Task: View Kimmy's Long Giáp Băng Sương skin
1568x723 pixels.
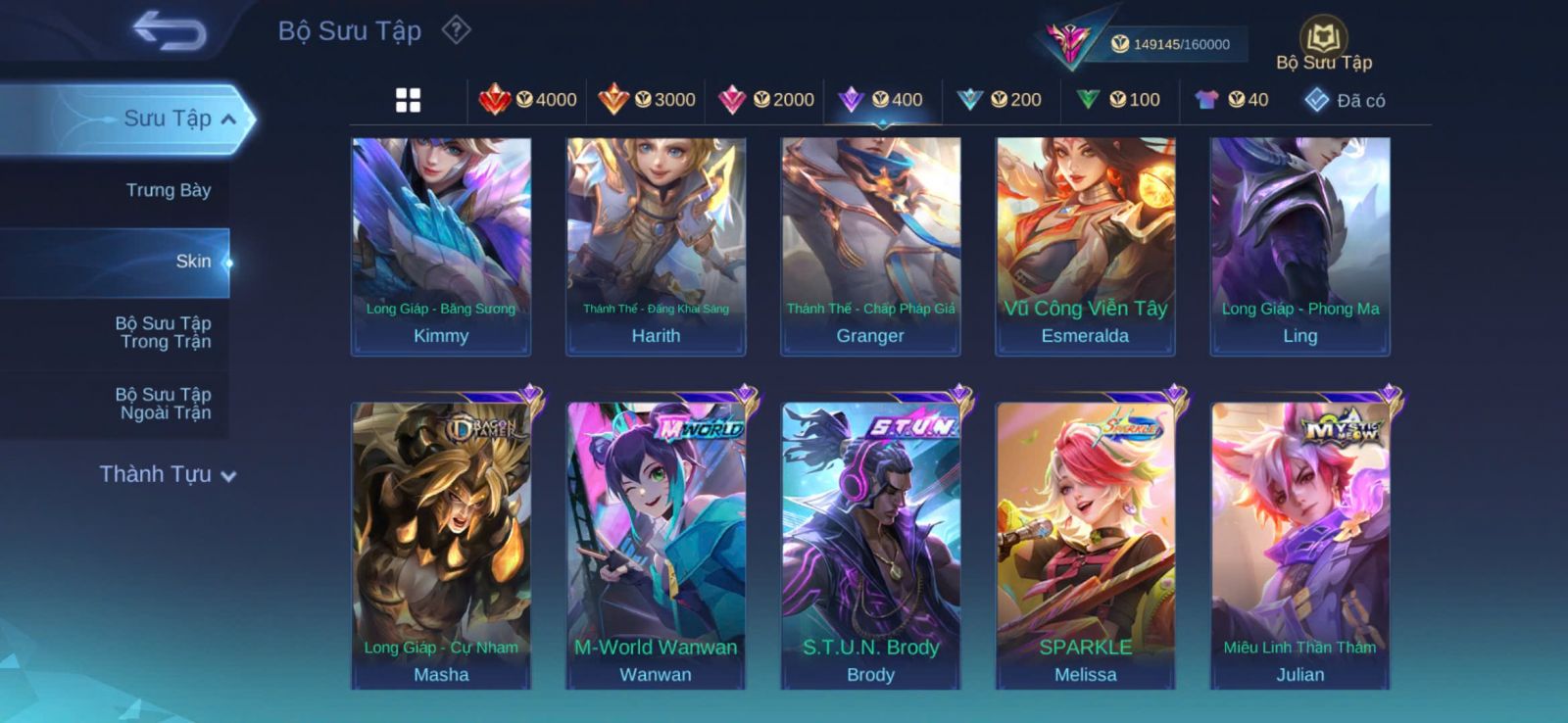Action: click(x=441, y=245)
